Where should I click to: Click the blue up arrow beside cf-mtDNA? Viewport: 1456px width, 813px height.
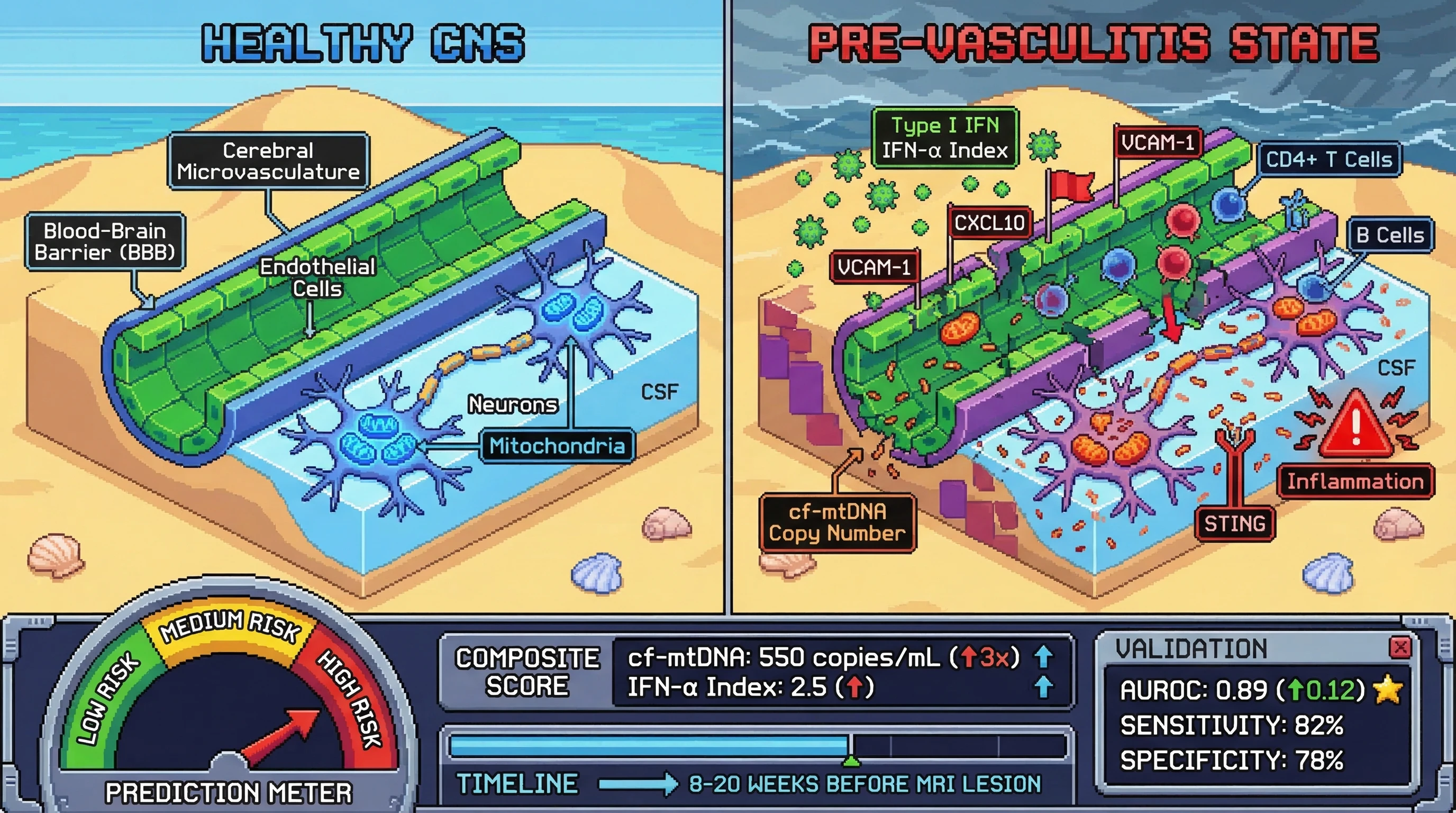pyautogui.click(x=1043, y=657)
